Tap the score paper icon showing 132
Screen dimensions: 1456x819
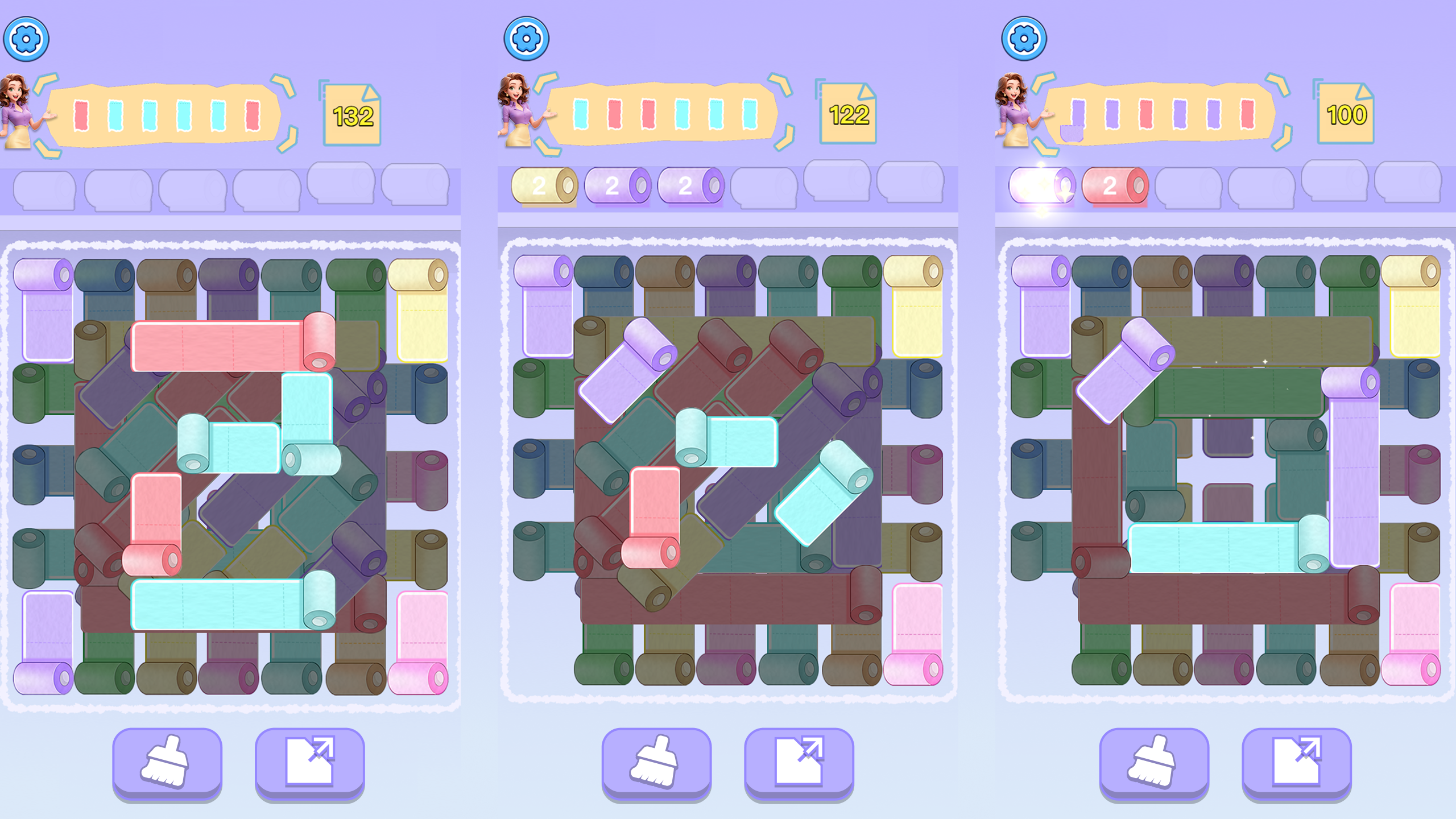tap(351, 114)
